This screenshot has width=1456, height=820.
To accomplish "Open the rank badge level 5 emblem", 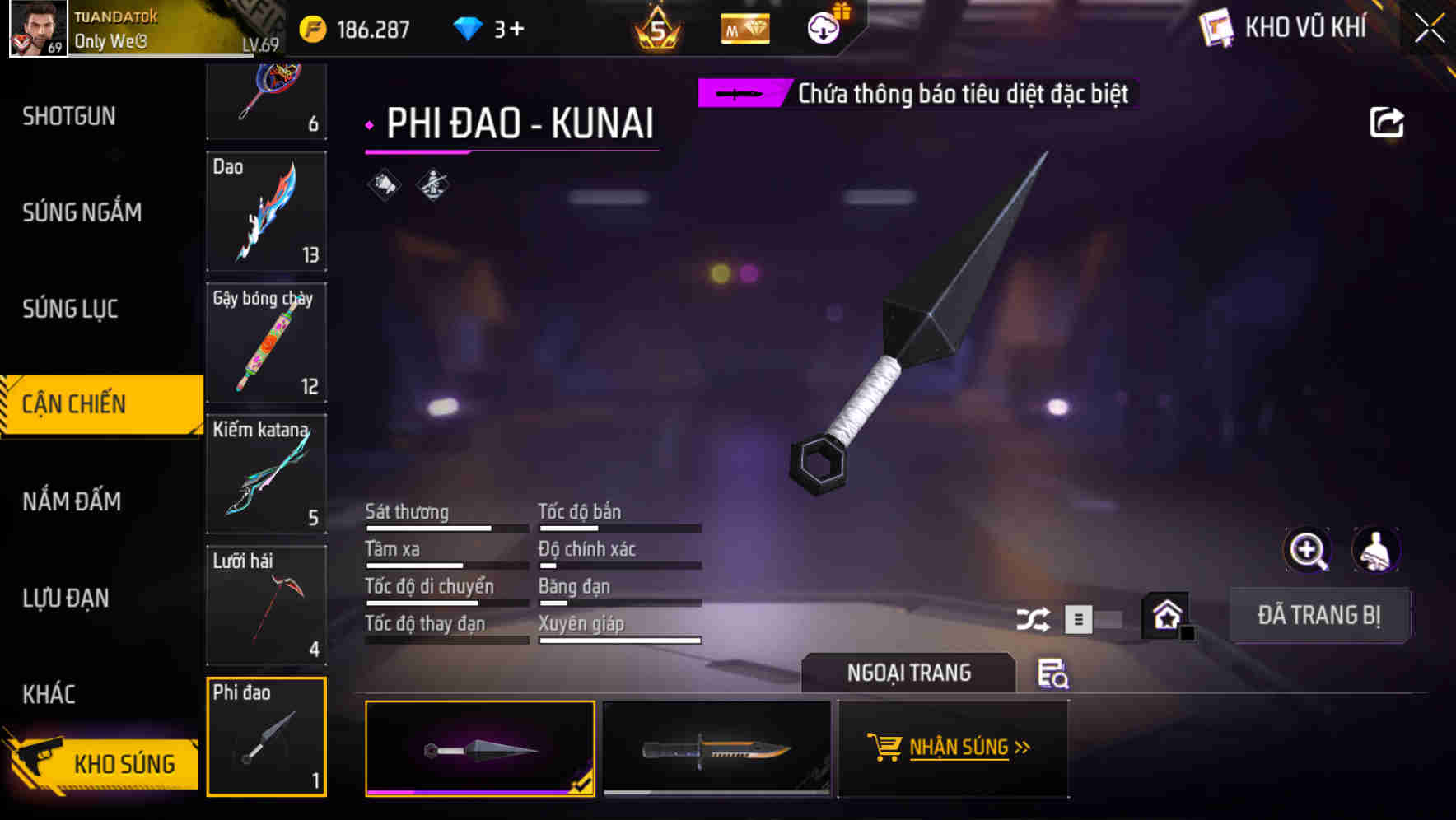I will click(x=655, y=27).
